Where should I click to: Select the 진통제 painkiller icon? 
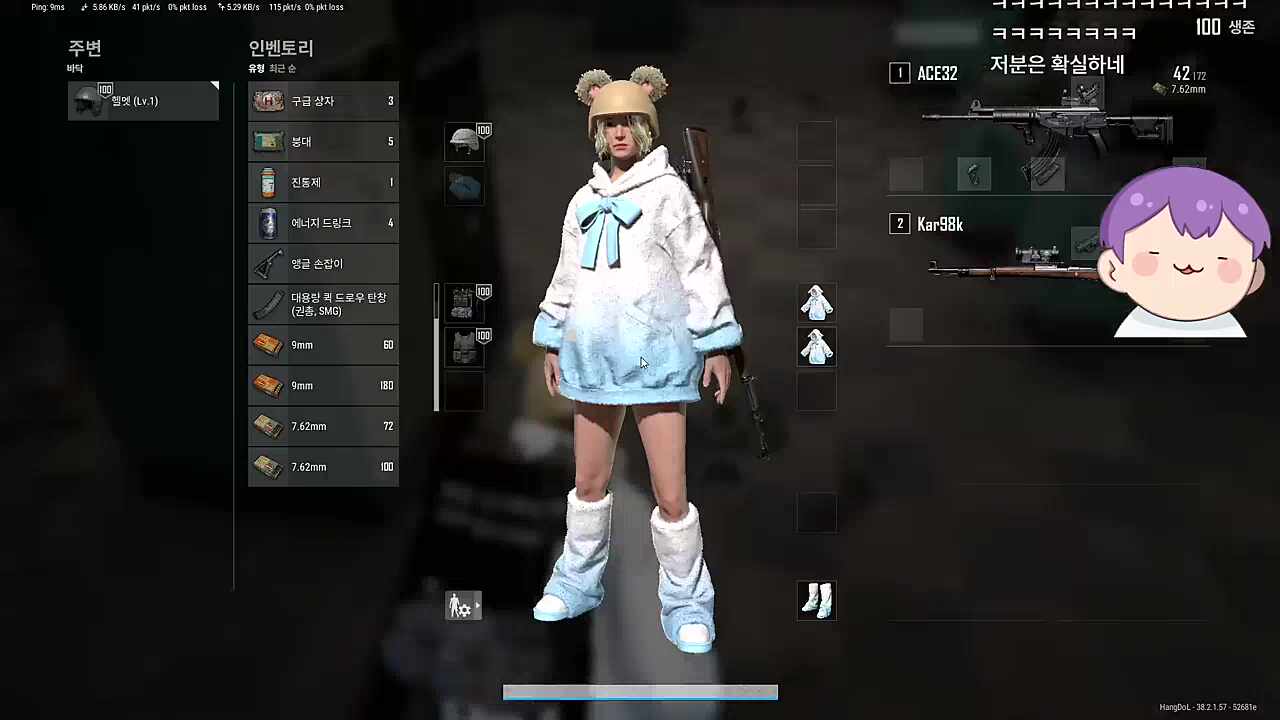[268, 182]
